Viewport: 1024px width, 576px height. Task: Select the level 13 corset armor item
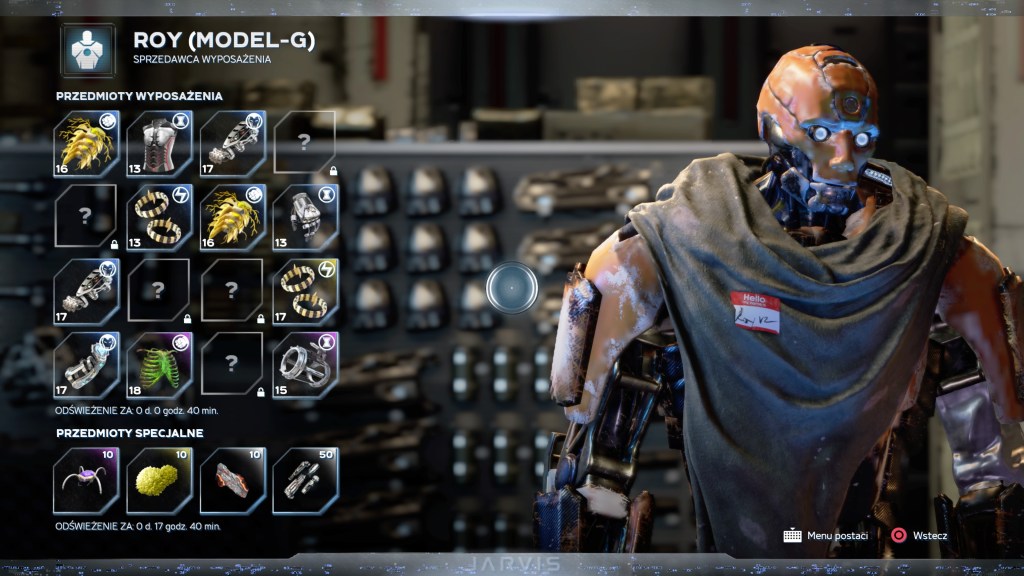(x=159, y=144)
